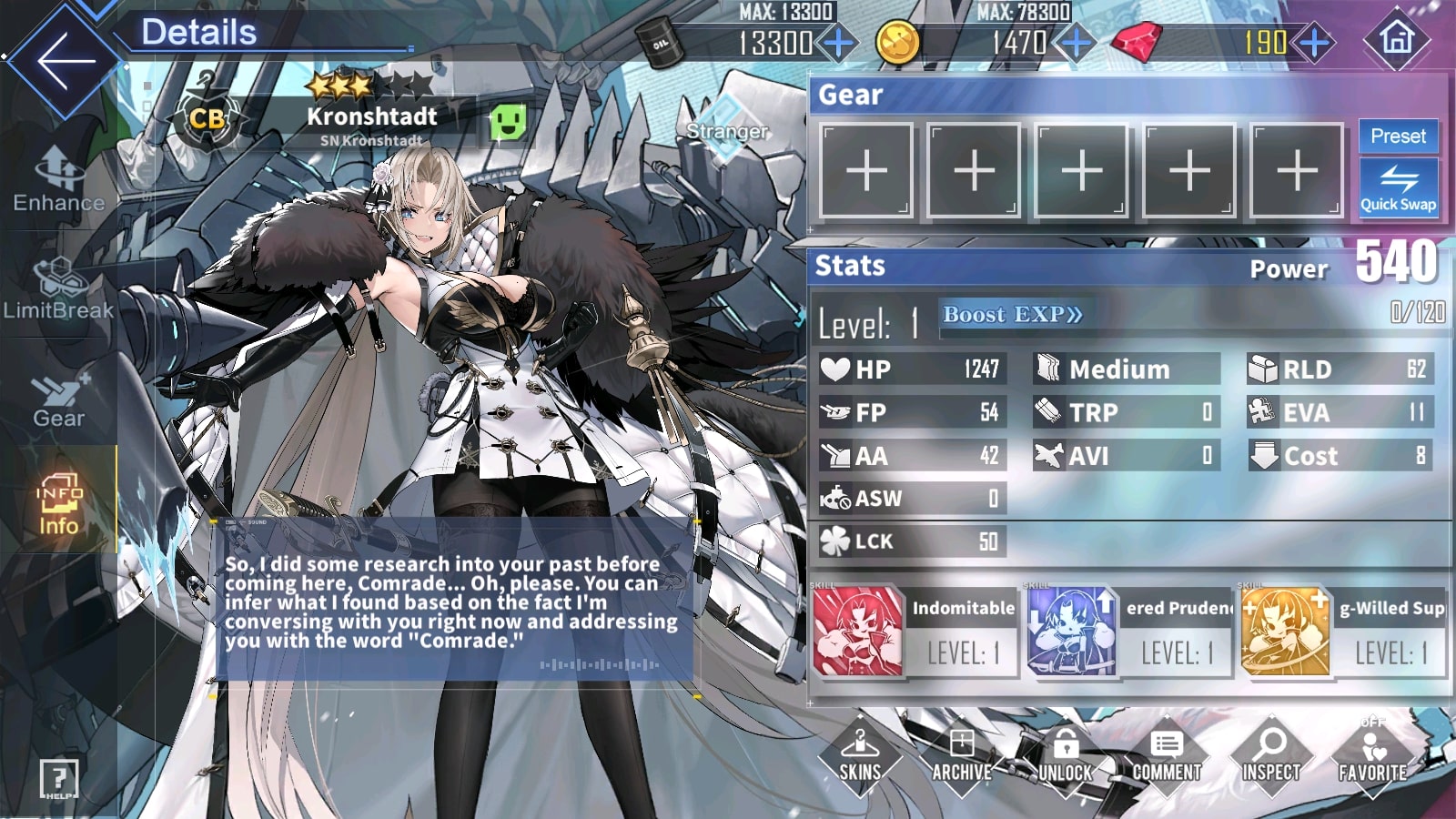Buy more red gems with plus button

pos(1314,42)
